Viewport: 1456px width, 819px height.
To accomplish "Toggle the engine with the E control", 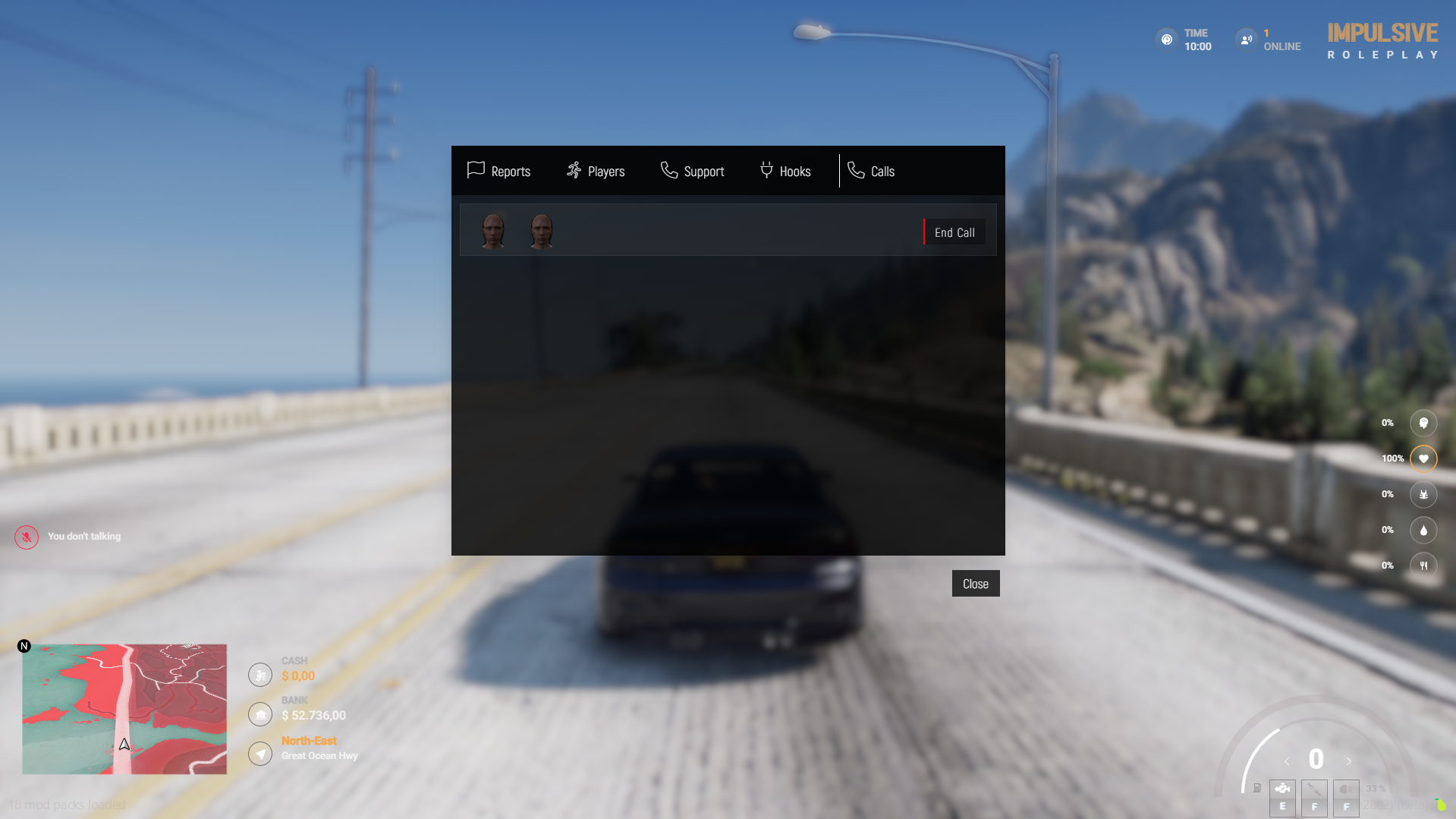I will point(1282,798).
